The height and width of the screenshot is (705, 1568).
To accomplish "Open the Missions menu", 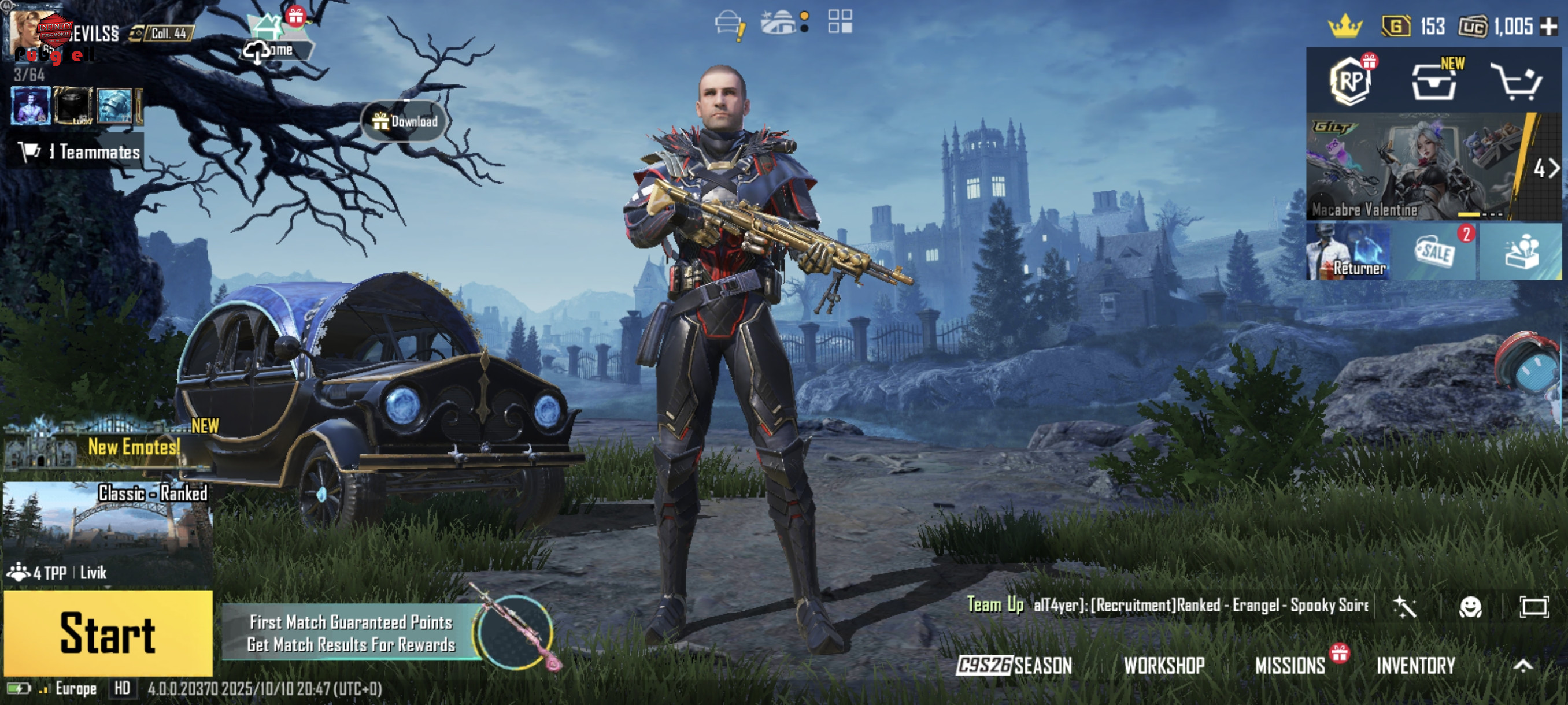I will [1289, 665].
